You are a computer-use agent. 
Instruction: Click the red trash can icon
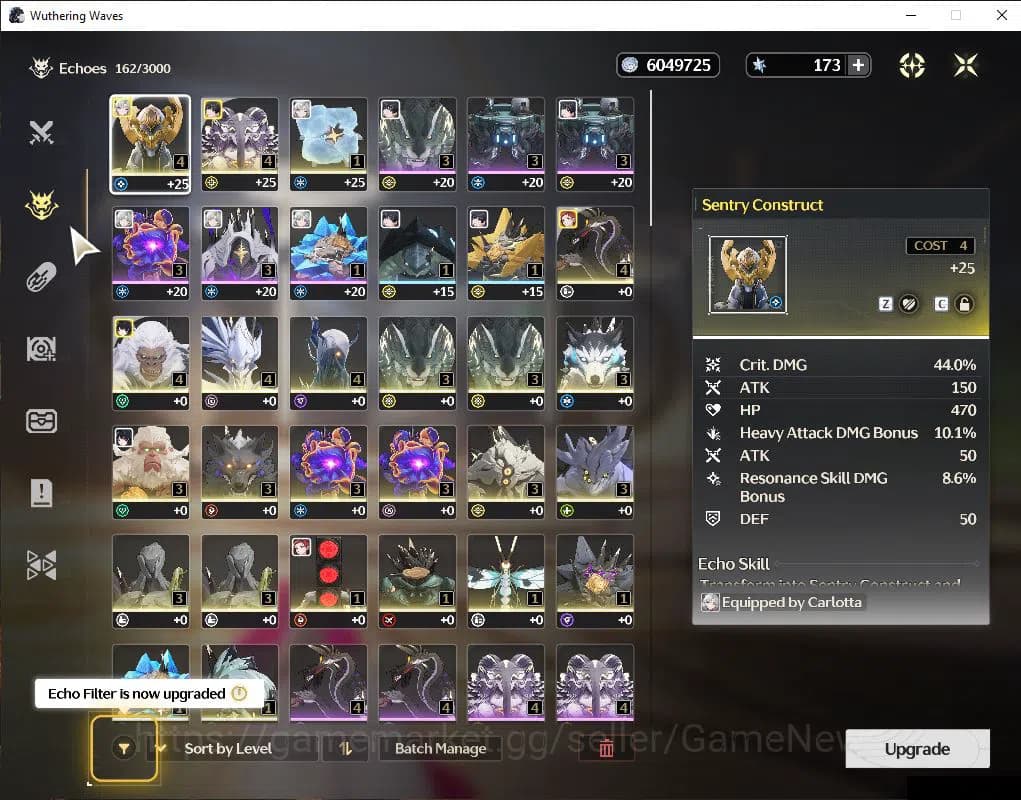click(605, 748)
